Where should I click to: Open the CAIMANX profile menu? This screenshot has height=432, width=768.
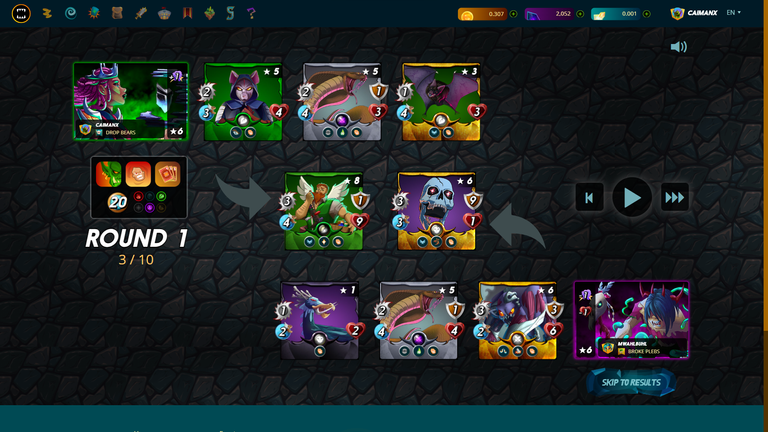pos(696,13)
